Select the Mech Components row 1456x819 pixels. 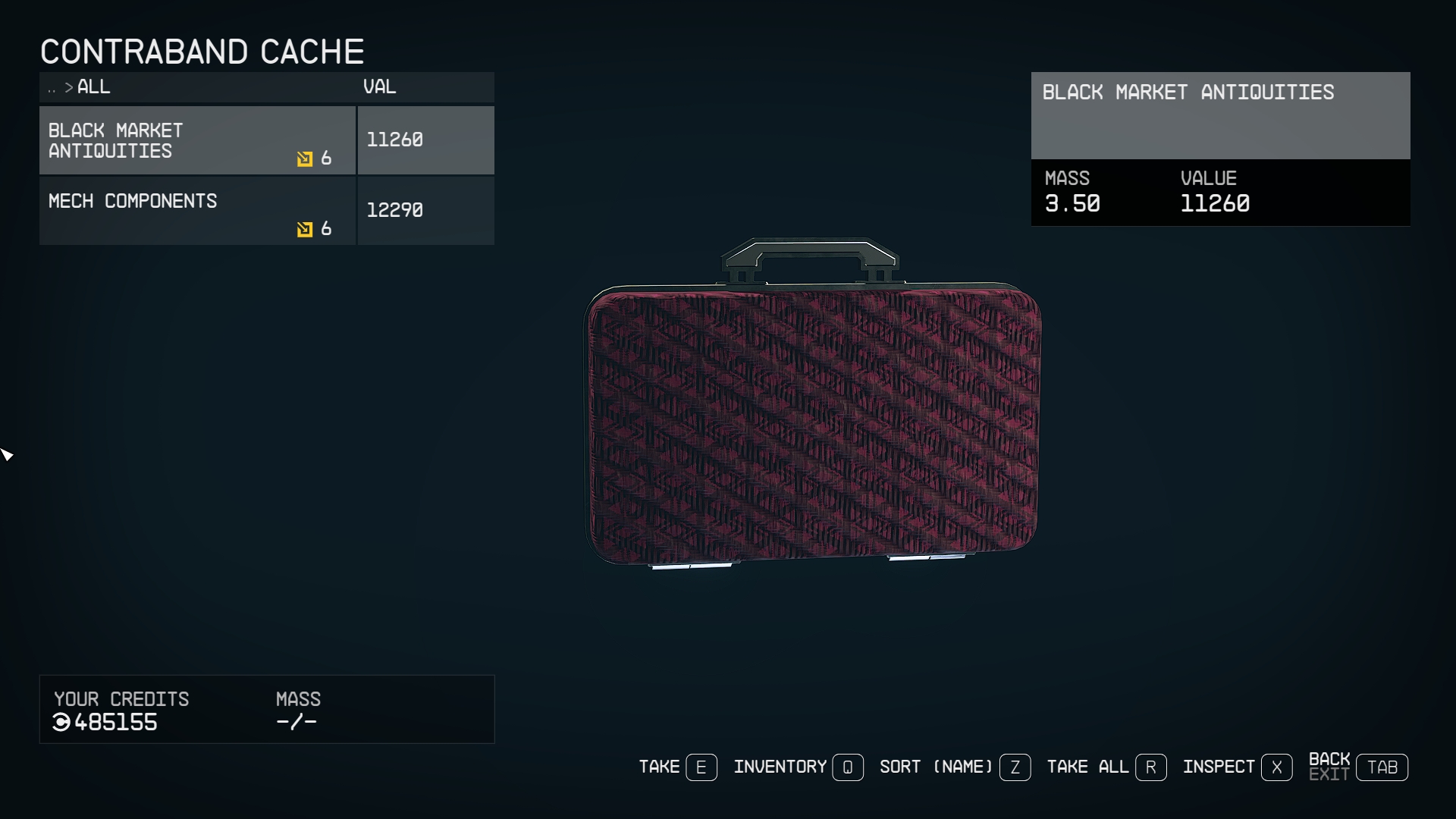pos(197,211)
